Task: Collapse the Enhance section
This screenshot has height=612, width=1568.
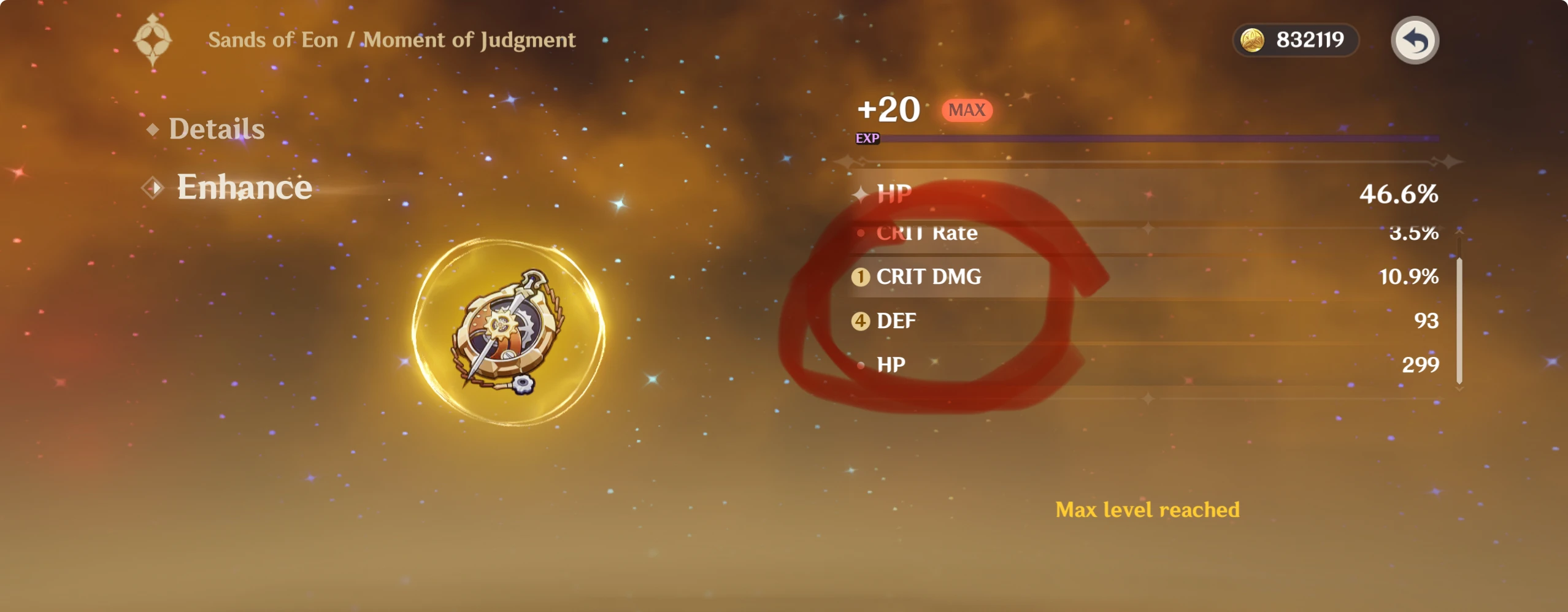Action: [244, 187]
